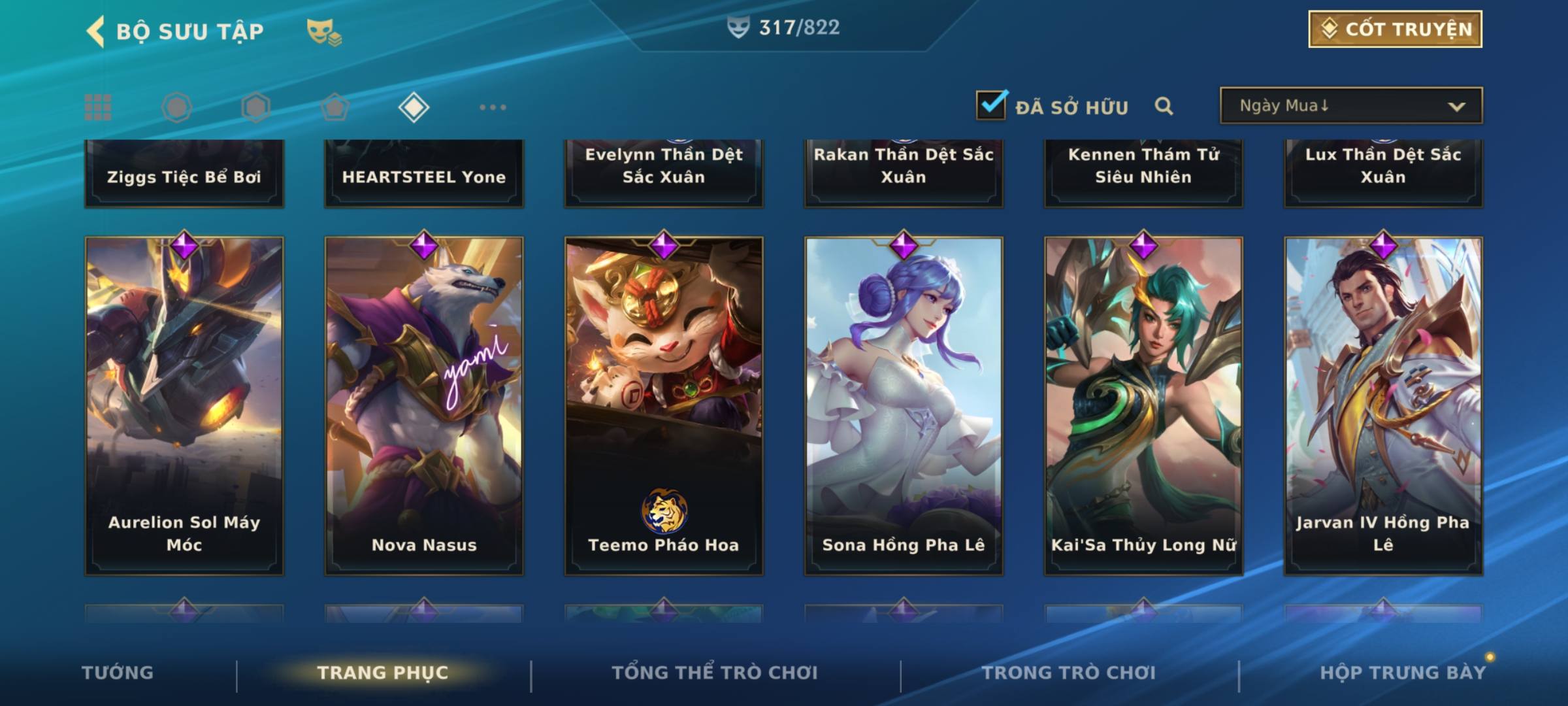The height and width of the screenshot is (706, 1568).
Task: Select the all-skins grid filter
Action: click(98, 107)
